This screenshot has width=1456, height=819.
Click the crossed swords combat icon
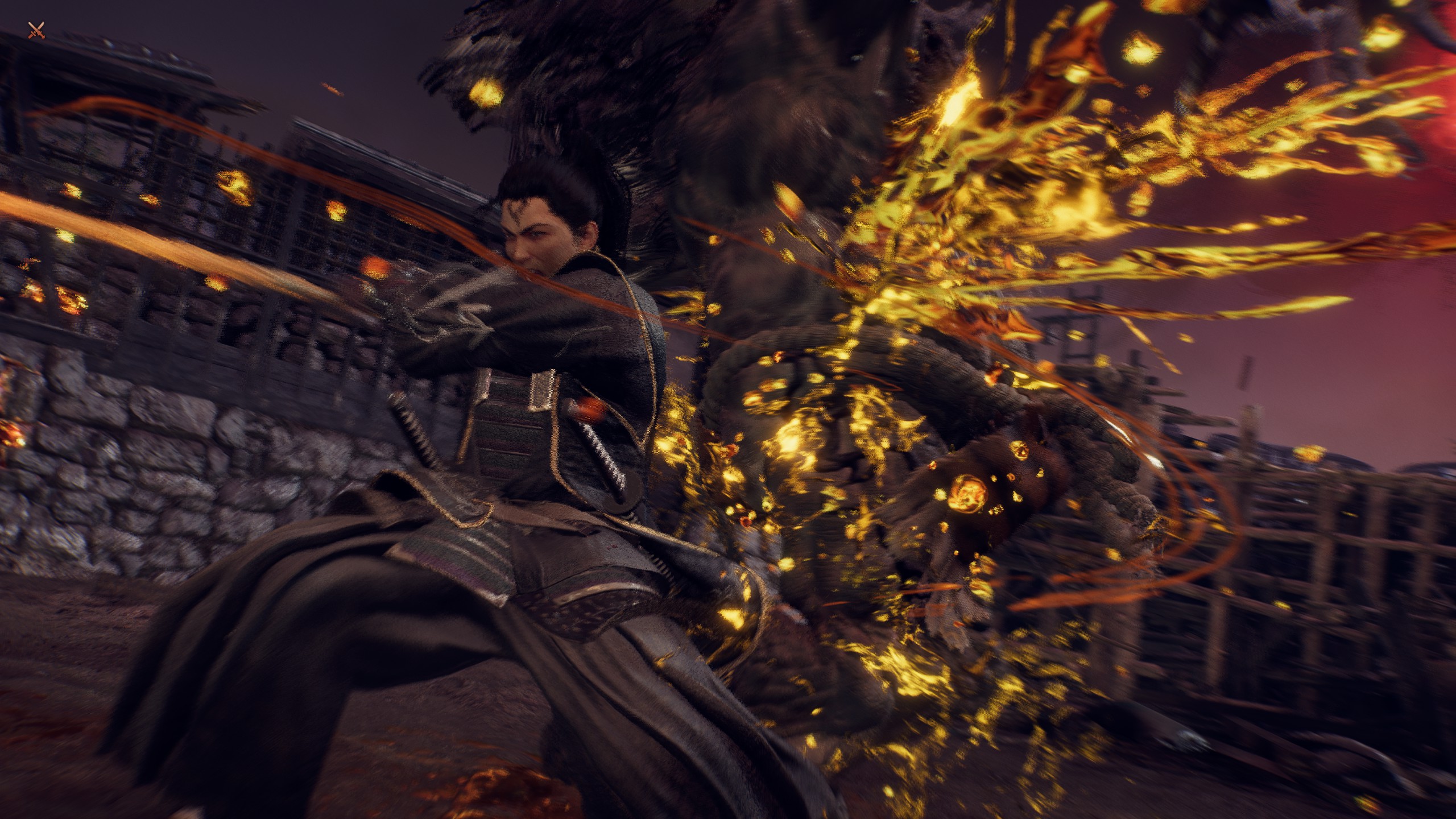(37, 31)
